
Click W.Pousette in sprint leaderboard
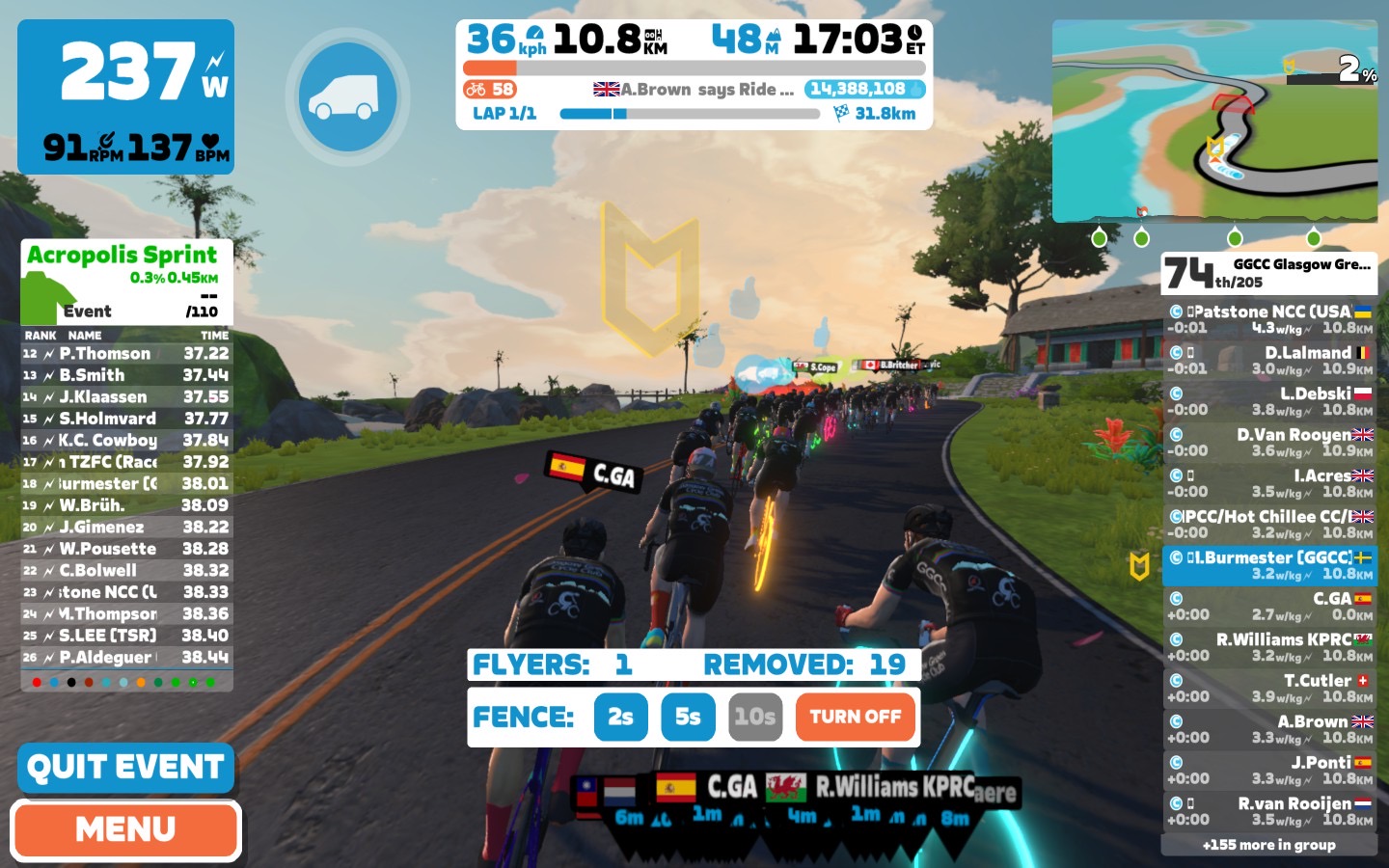coord(126,549)
